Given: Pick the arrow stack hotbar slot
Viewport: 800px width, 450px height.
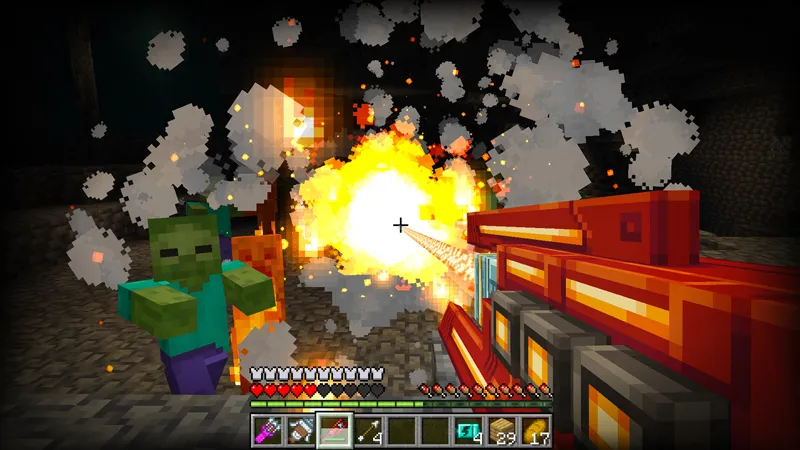Looking at the screenshot, I should (x=368, y=430).
